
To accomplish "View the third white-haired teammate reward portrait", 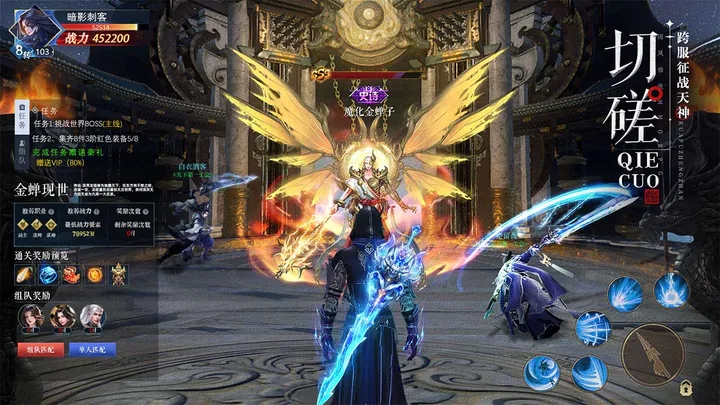I will click(x=92, y=317).
